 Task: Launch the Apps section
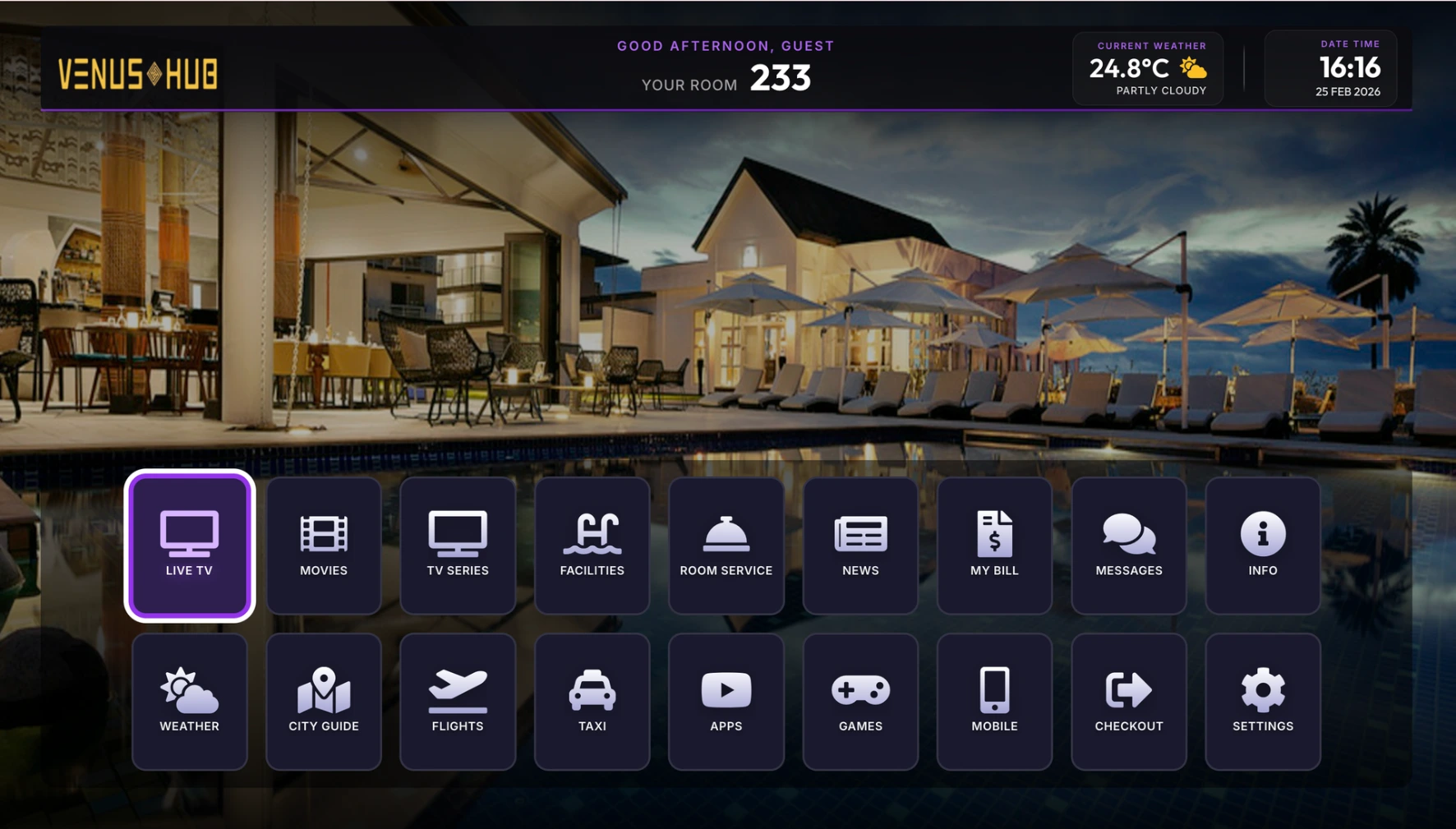726,701
